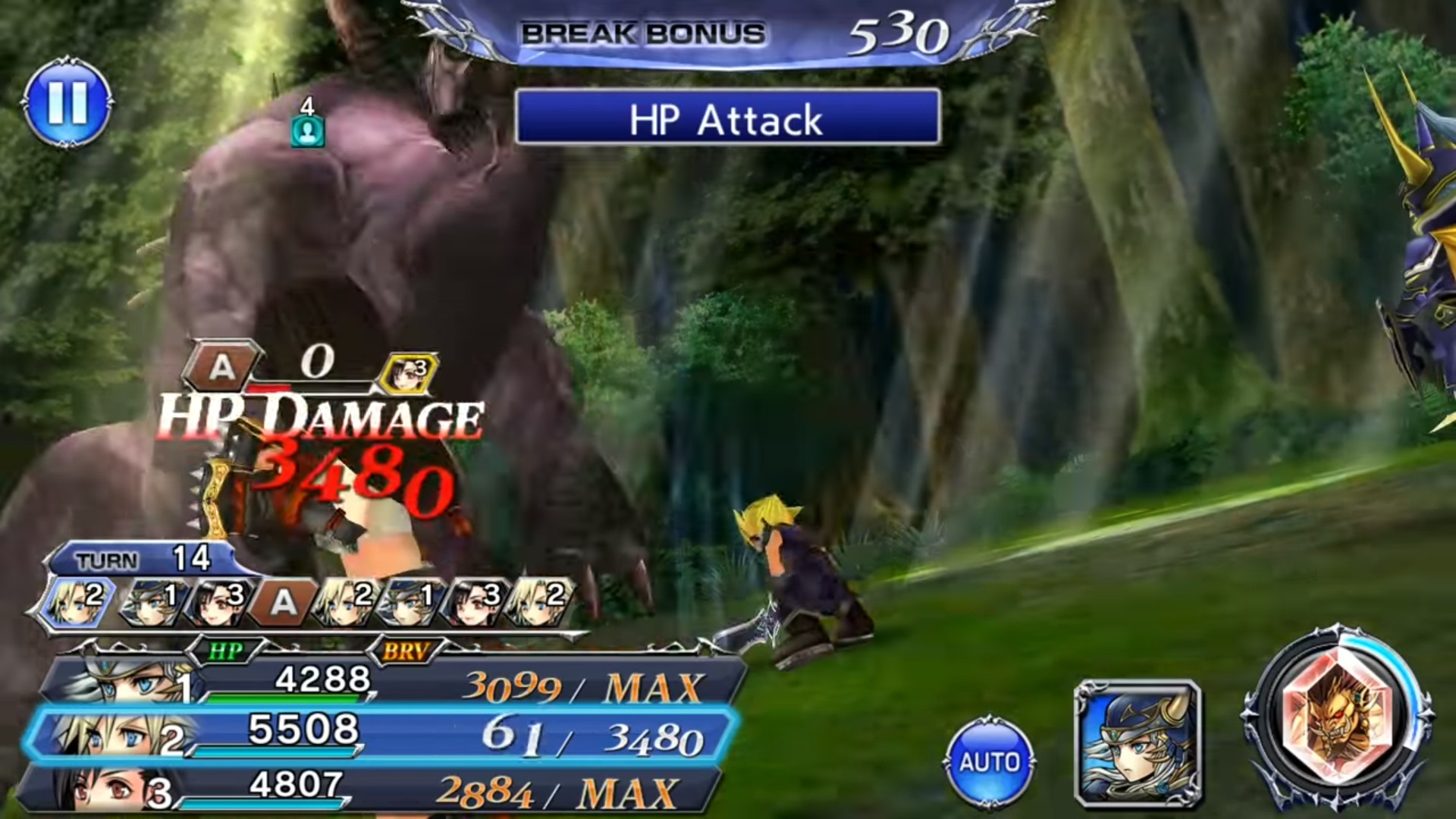This screenshot has width=1456, height=819.
Task: Select party member 3's status row
Action: pos(372,788)
